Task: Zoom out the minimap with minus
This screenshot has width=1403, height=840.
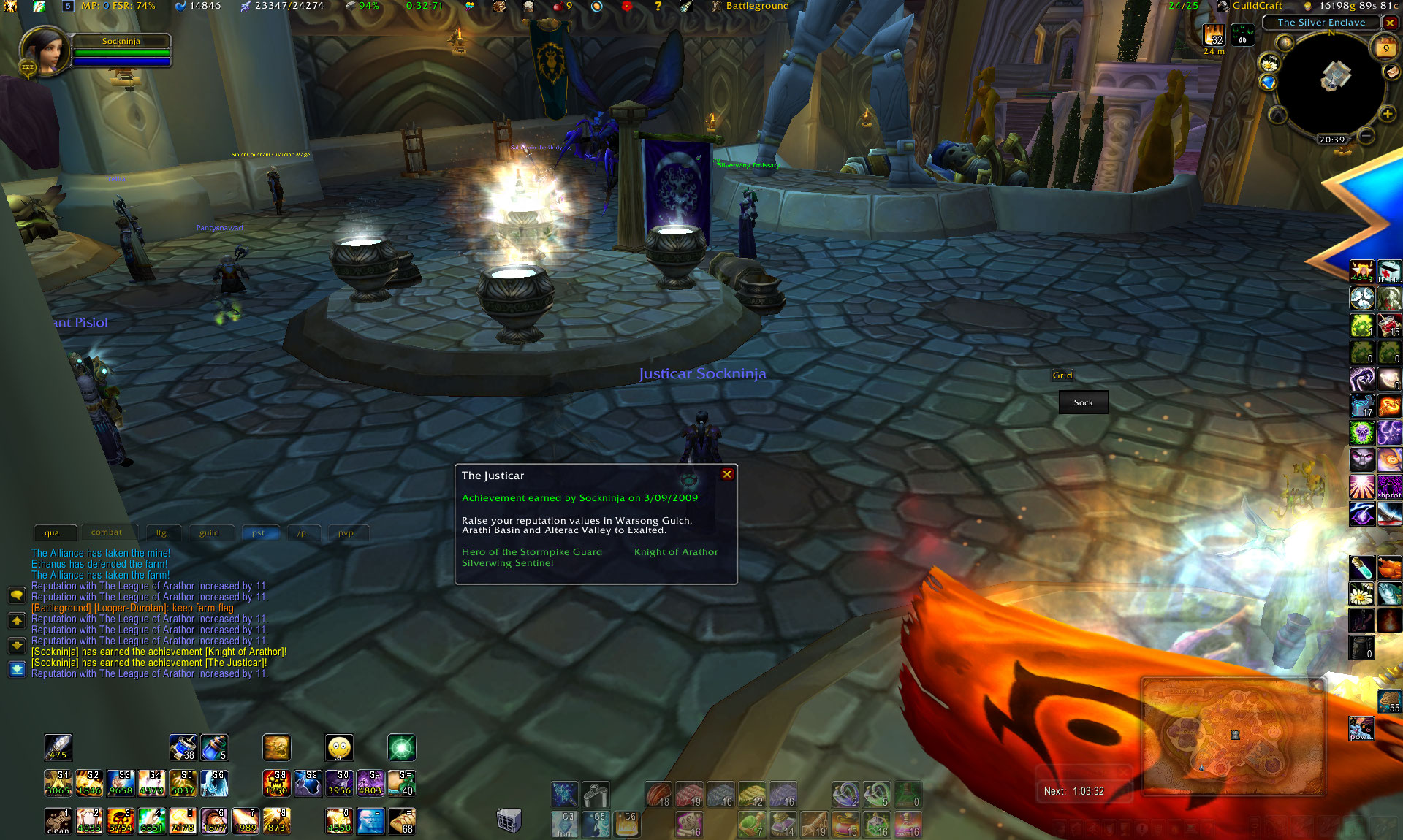Action: [x=1366, y=136]
